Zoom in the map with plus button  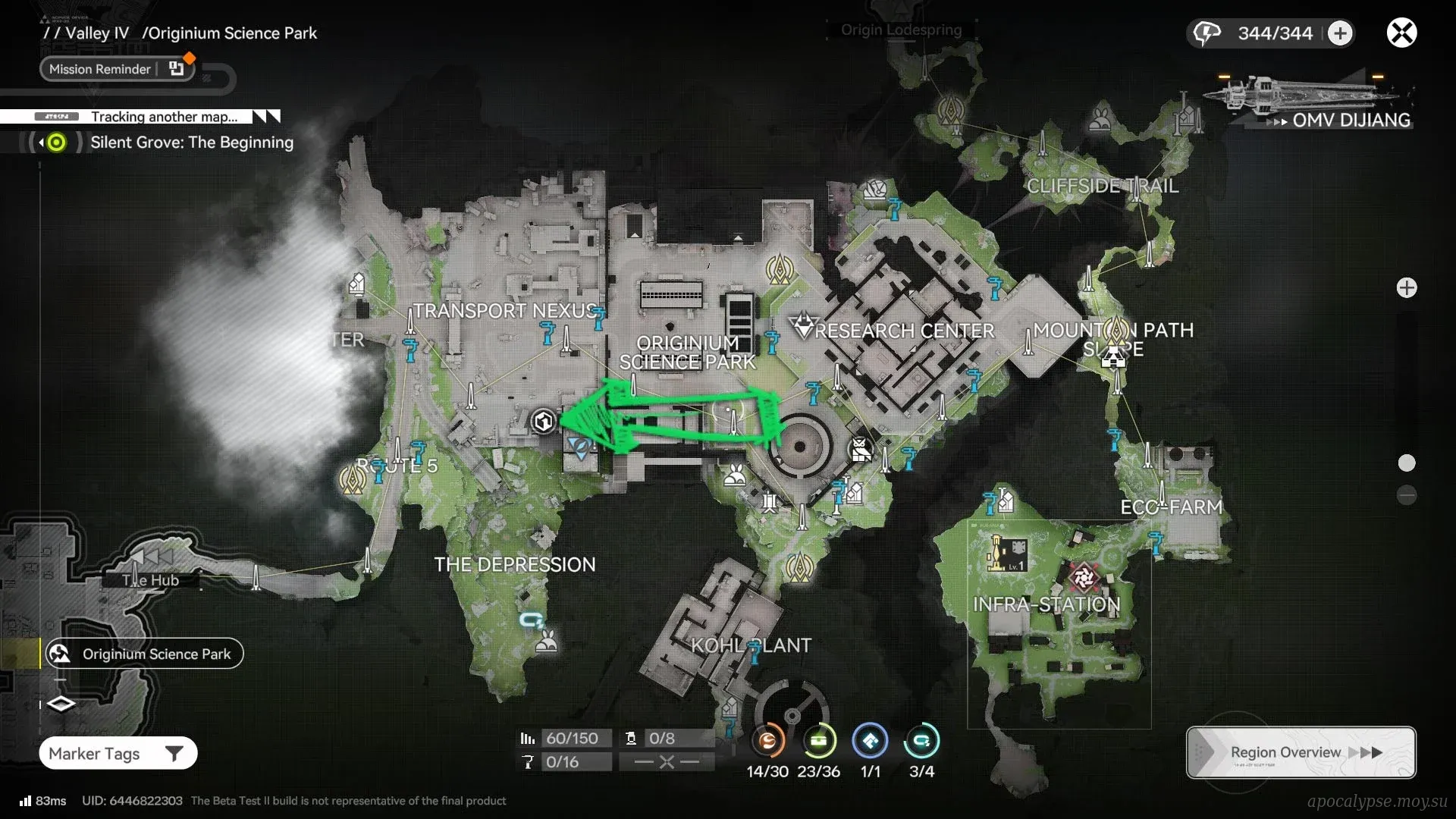click(1407, 288)
